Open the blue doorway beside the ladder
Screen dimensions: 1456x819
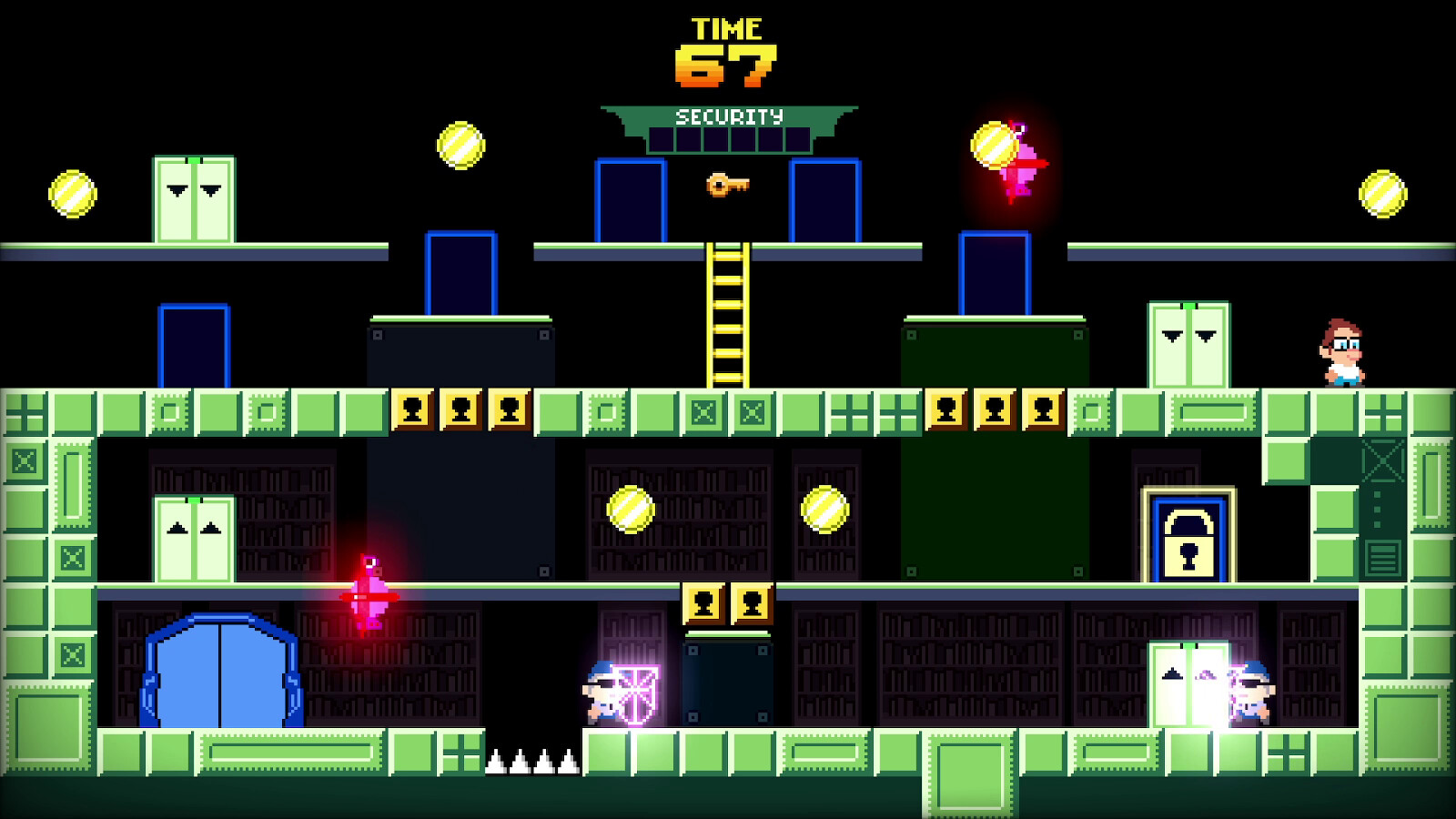(629, 198)
